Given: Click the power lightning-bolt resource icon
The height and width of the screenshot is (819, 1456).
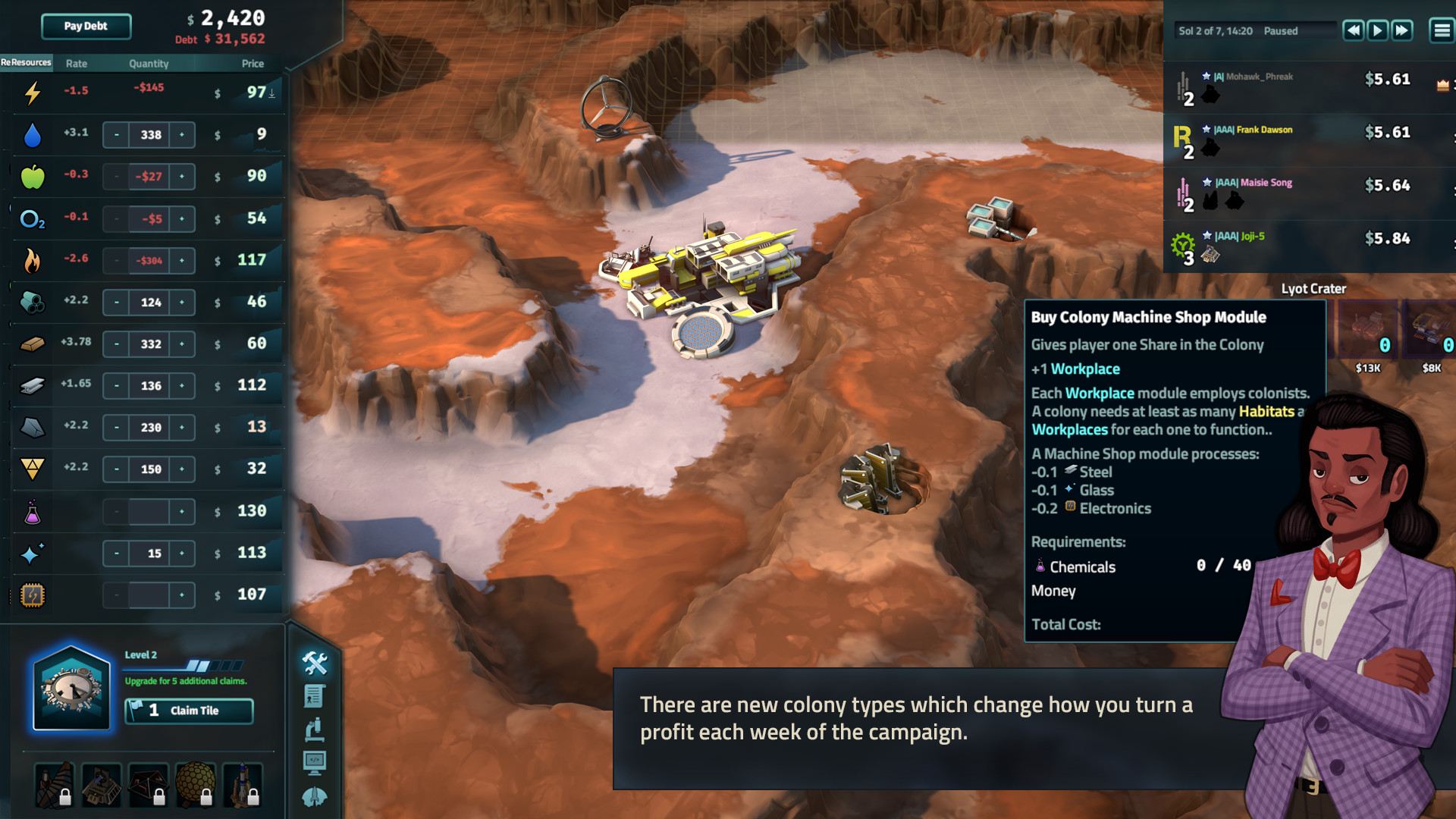Looking at the screenshot, I should point(31,91).
